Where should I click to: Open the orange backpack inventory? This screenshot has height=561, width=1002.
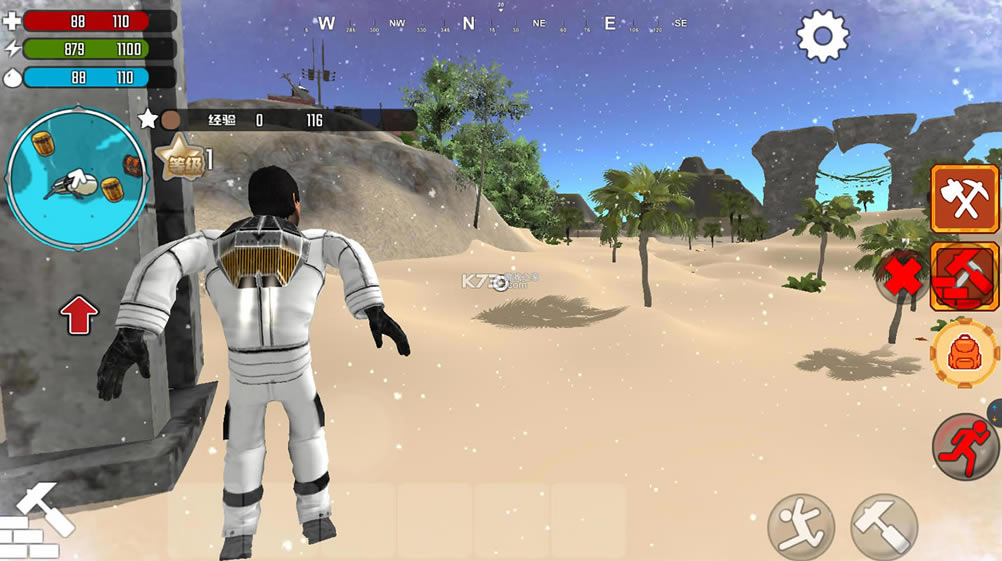coord(964,354)
